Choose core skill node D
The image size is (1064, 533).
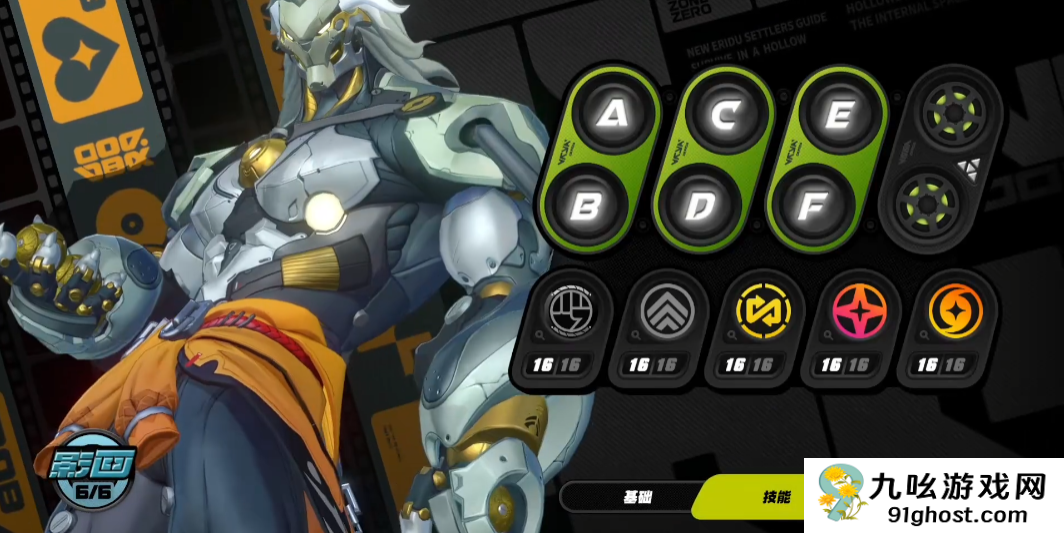point(699,206)
